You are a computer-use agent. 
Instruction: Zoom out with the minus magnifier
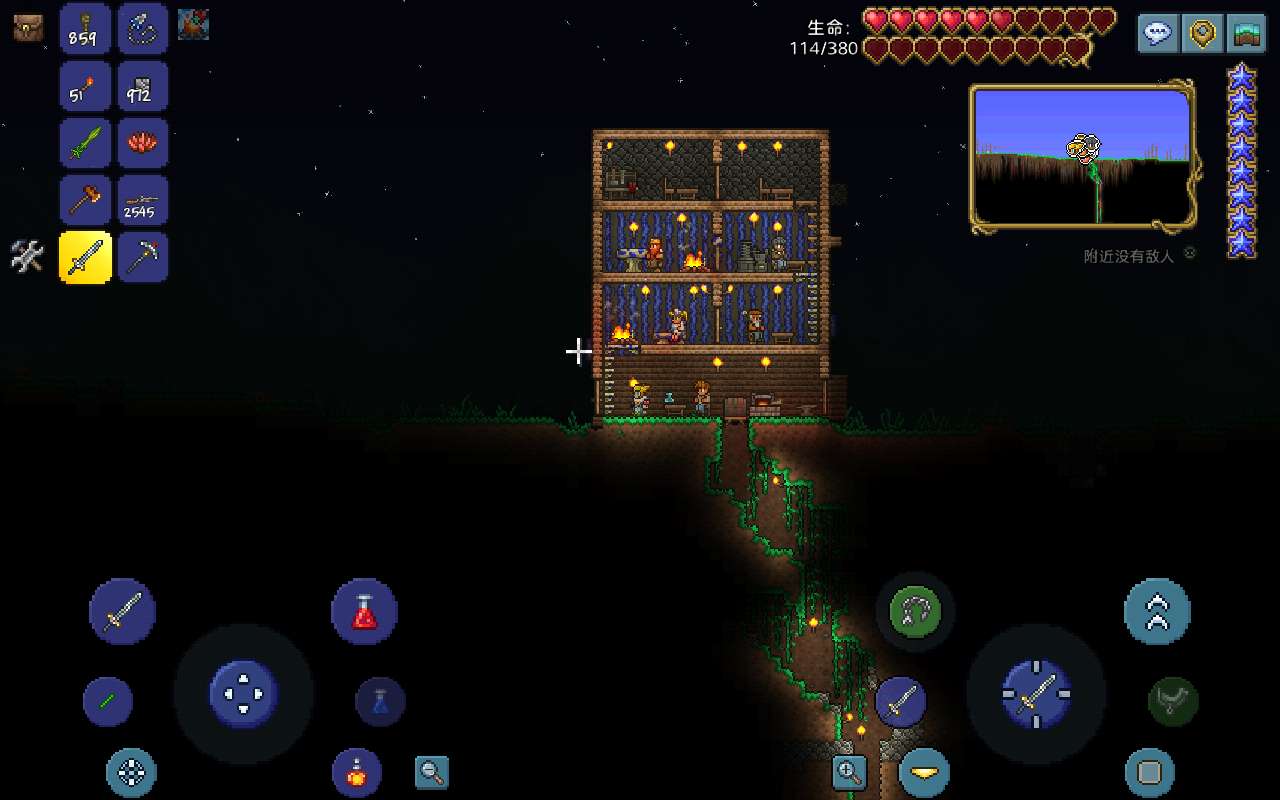click(432, 772)
